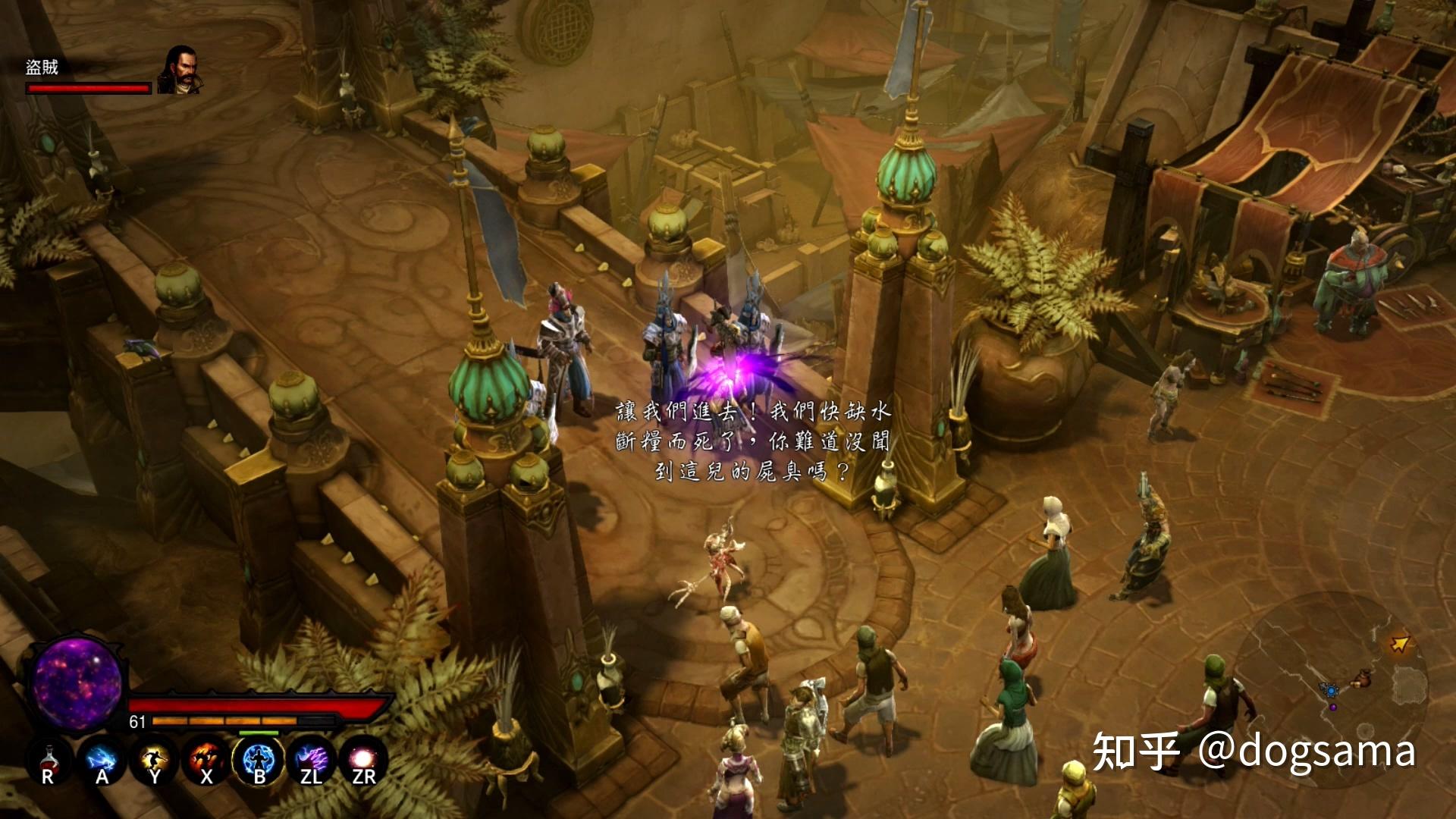Select the blue waypoint marker on minimap
Image resolution: width=1456 pixels, height=819 pixels.
pyautogui.click(x=1329, y=691)
